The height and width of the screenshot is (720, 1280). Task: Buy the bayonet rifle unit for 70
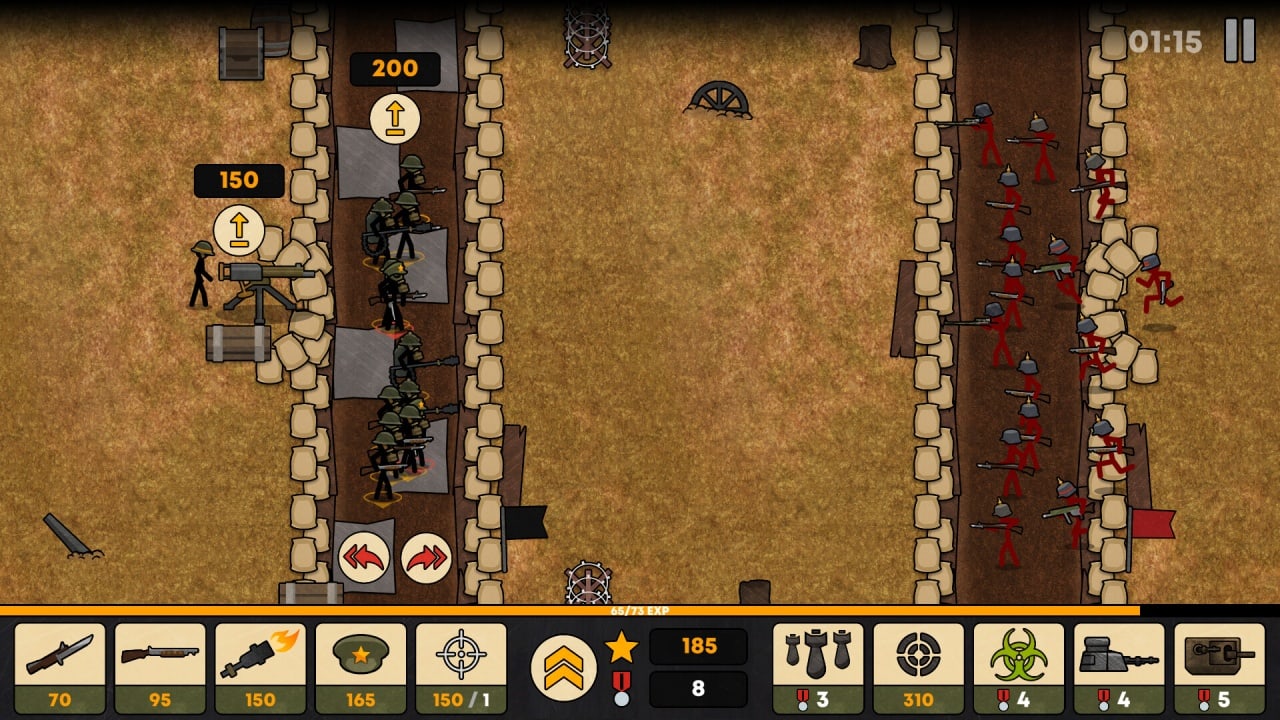click(x=60, y=667)
